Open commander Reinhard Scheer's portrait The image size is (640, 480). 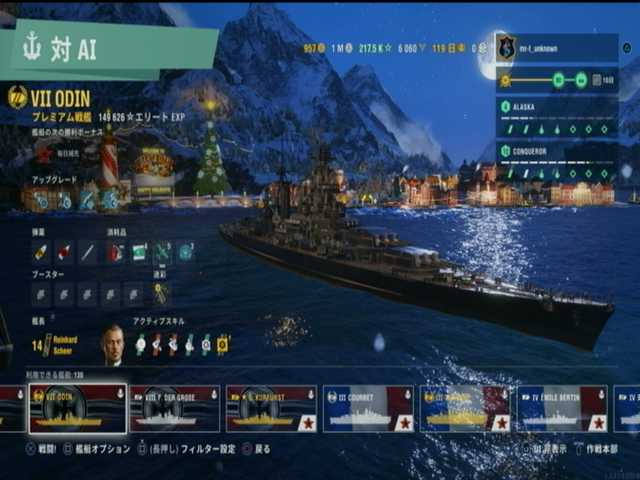[x=113, y=344]
